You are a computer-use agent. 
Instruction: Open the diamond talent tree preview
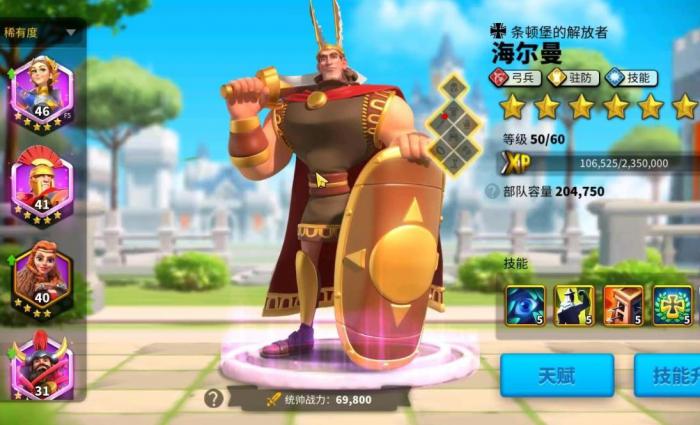point(457,122)
